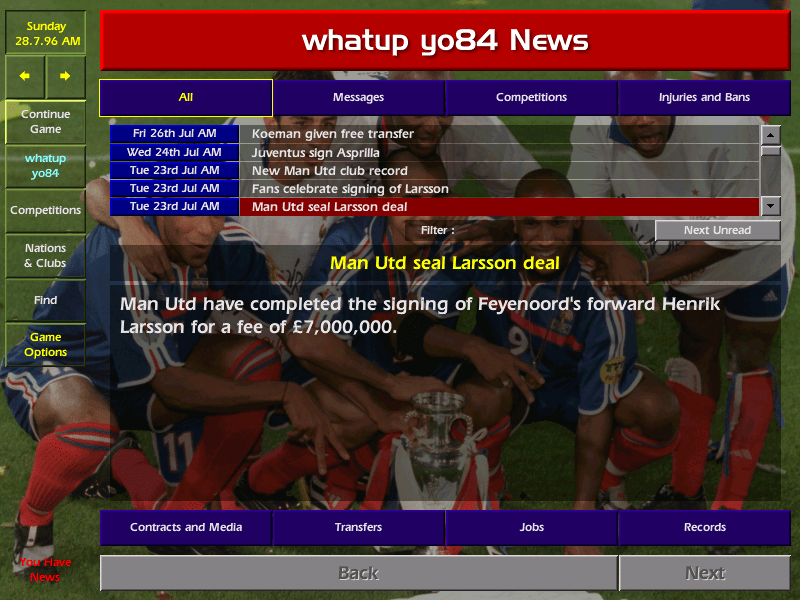
Task: Select the All news tab
Action: click(186, 97)
